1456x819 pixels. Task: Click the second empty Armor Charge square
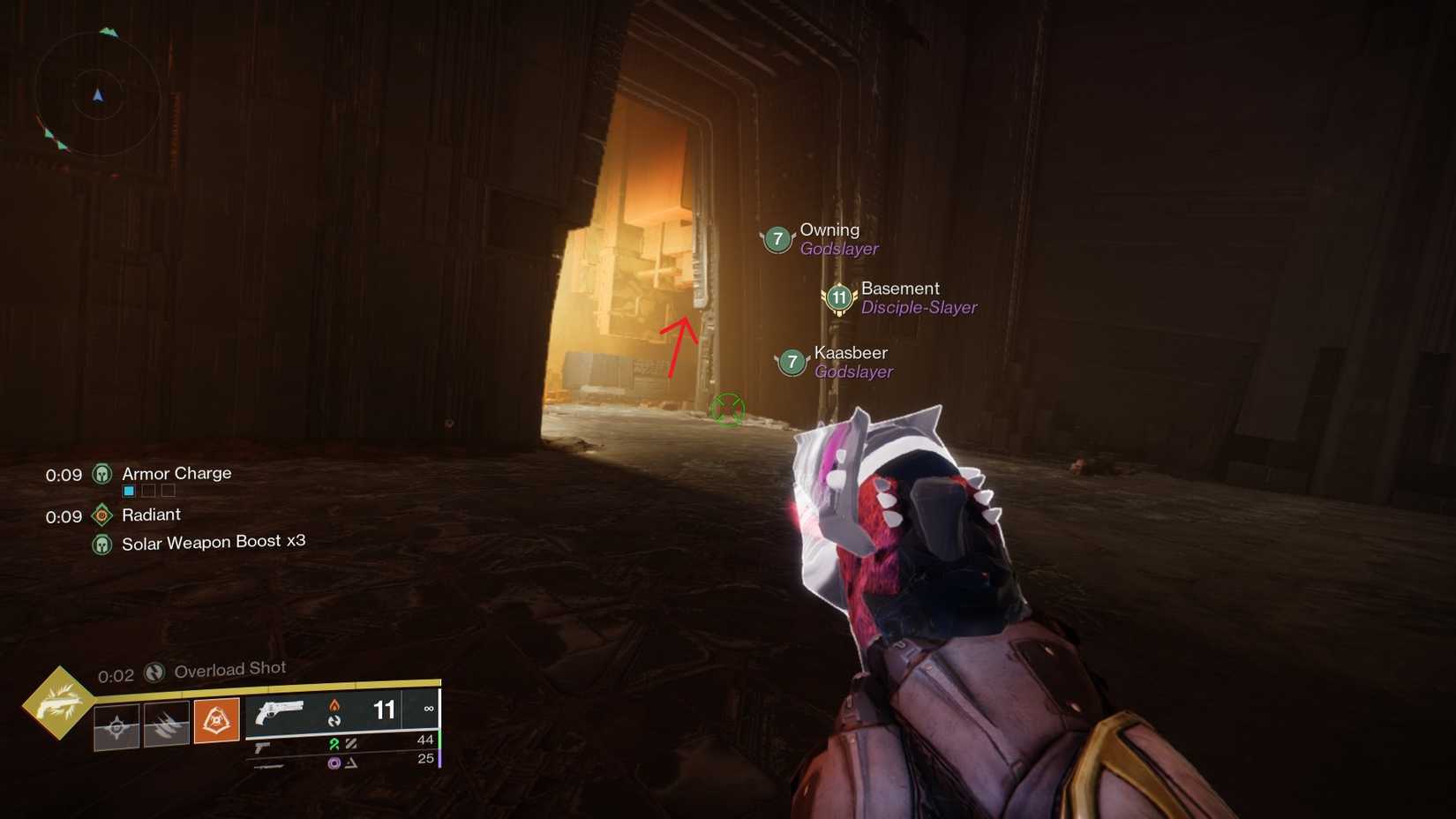[148, 492]
